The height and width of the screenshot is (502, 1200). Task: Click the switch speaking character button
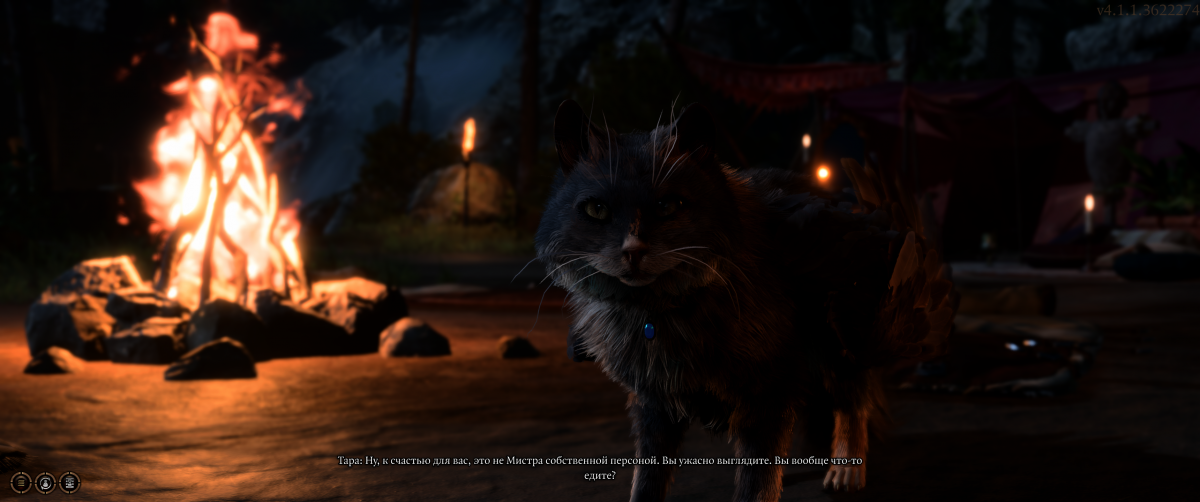45,482
